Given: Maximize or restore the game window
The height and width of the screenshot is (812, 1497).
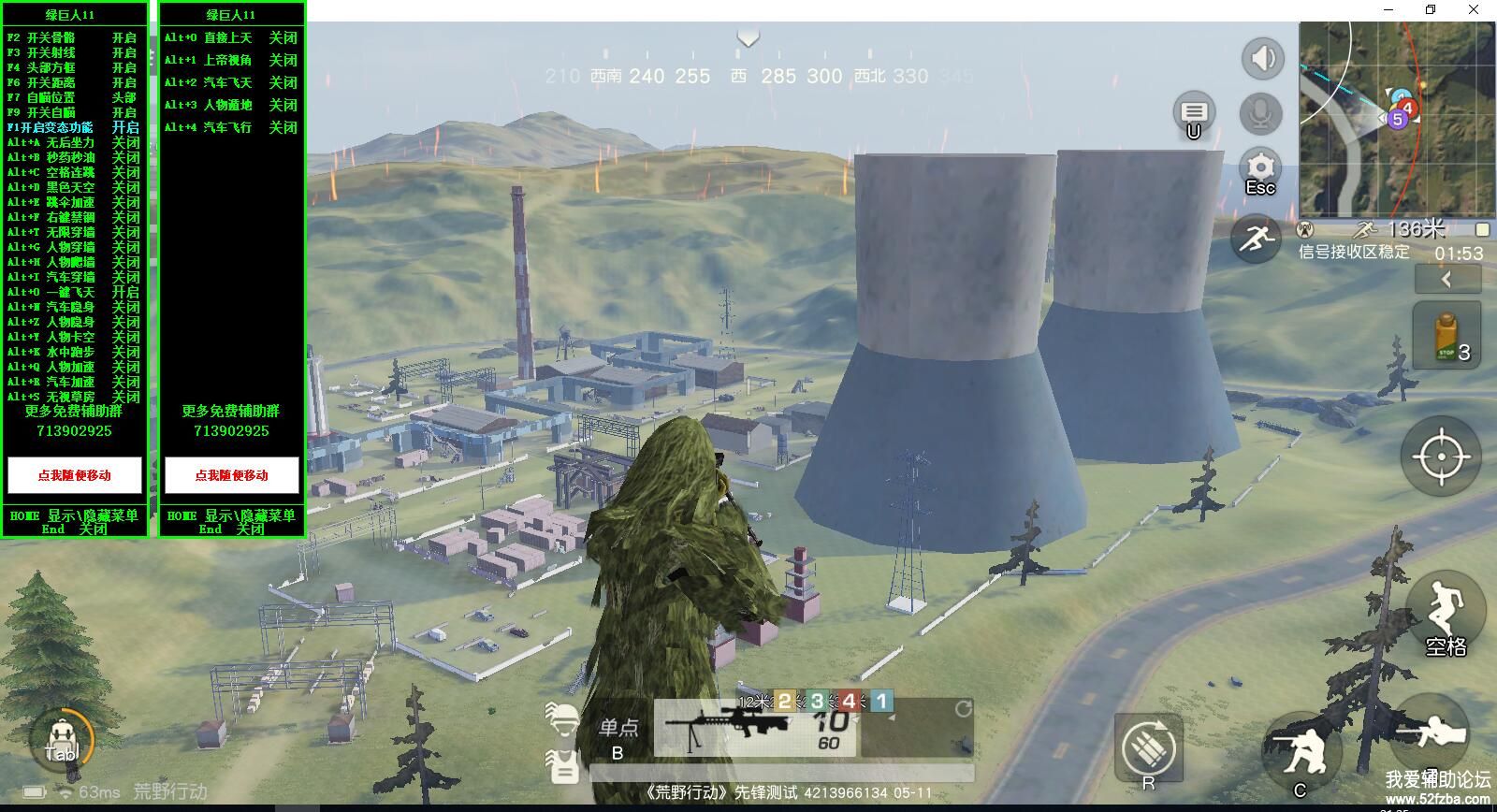Looking at the screenshot, I should (1430, 10).
